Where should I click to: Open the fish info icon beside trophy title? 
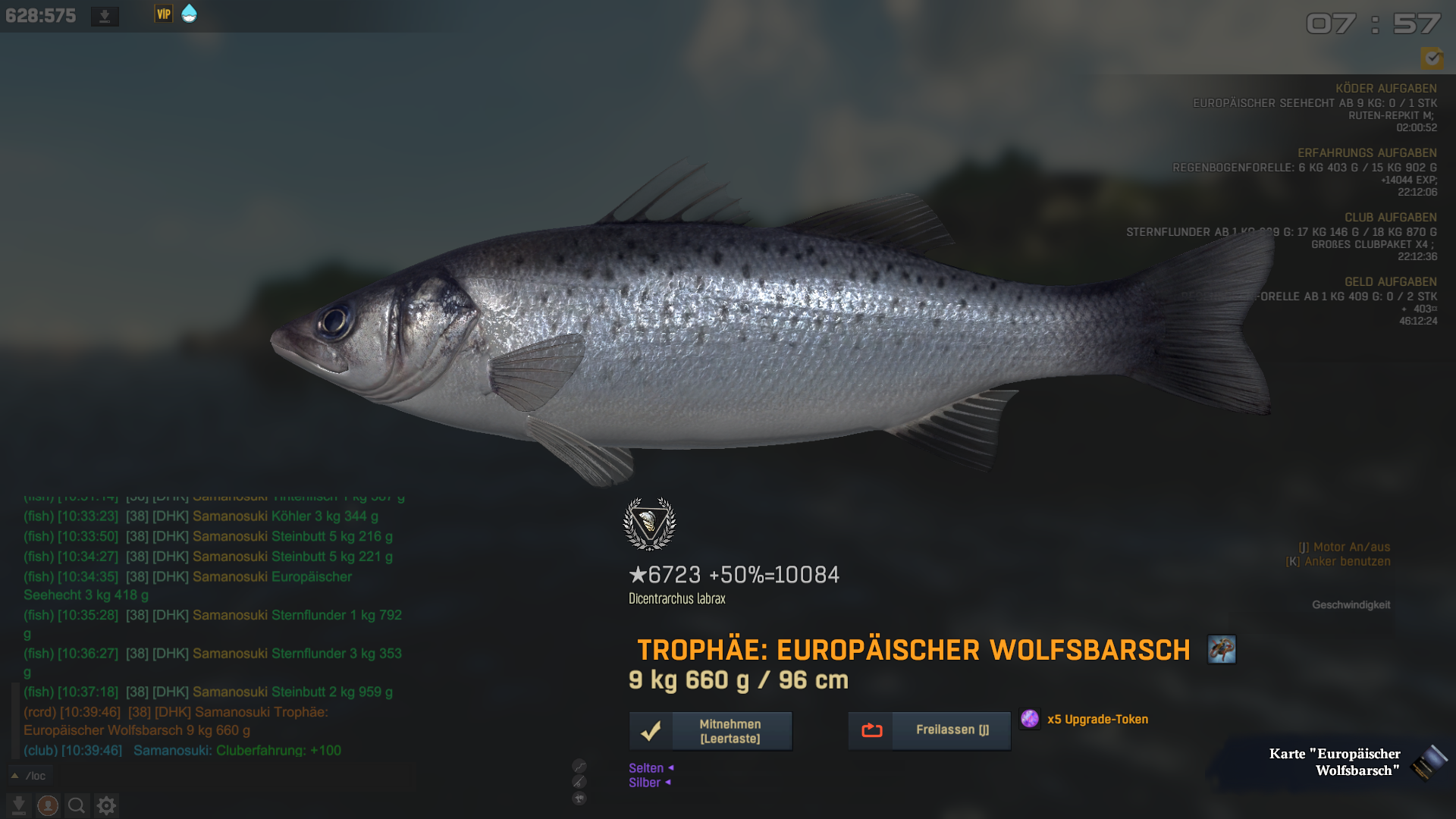pyautogui.click(x=1222, y=650)
